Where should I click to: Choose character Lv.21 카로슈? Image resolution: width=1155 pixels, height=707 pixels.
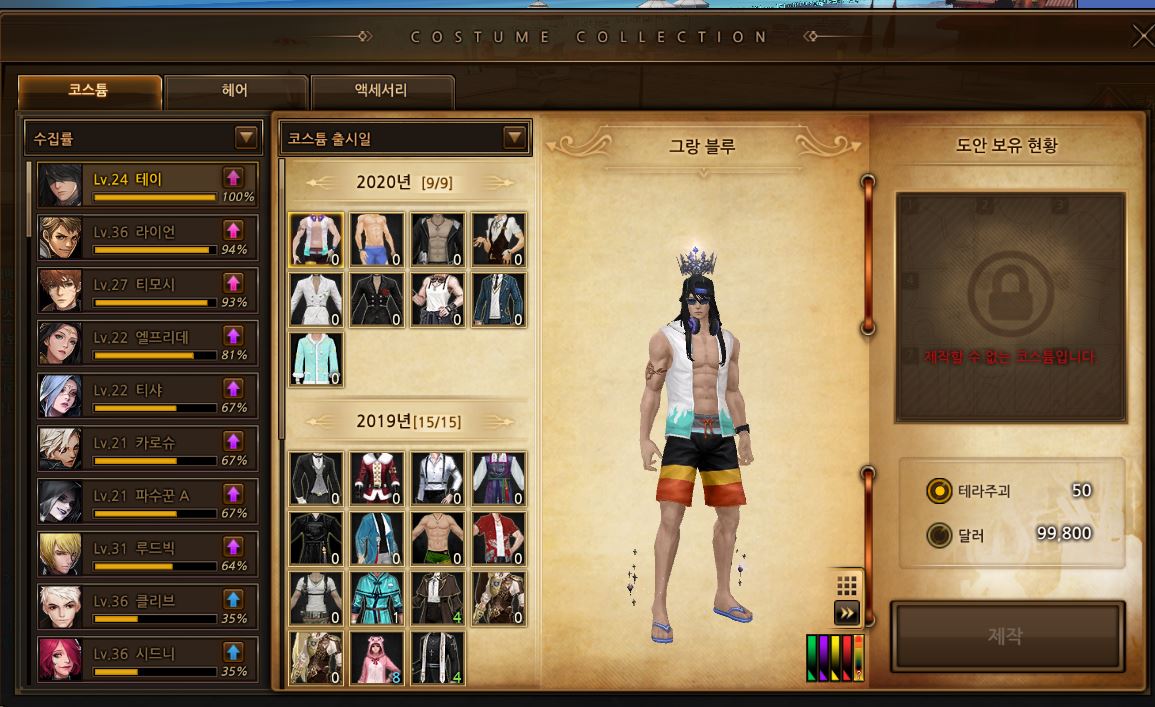147,449
